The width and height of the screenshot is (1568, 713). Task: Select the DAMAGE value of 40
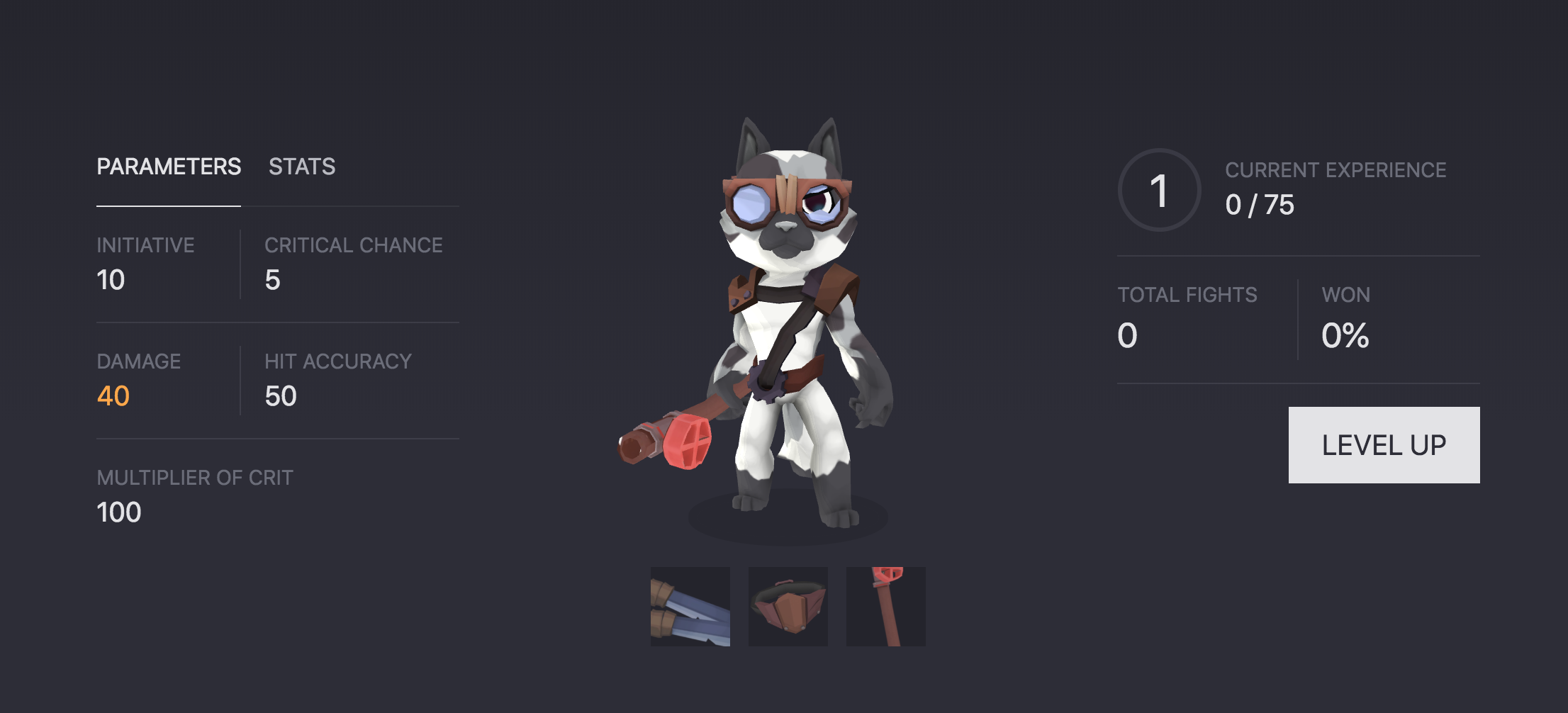coord(111,396)
